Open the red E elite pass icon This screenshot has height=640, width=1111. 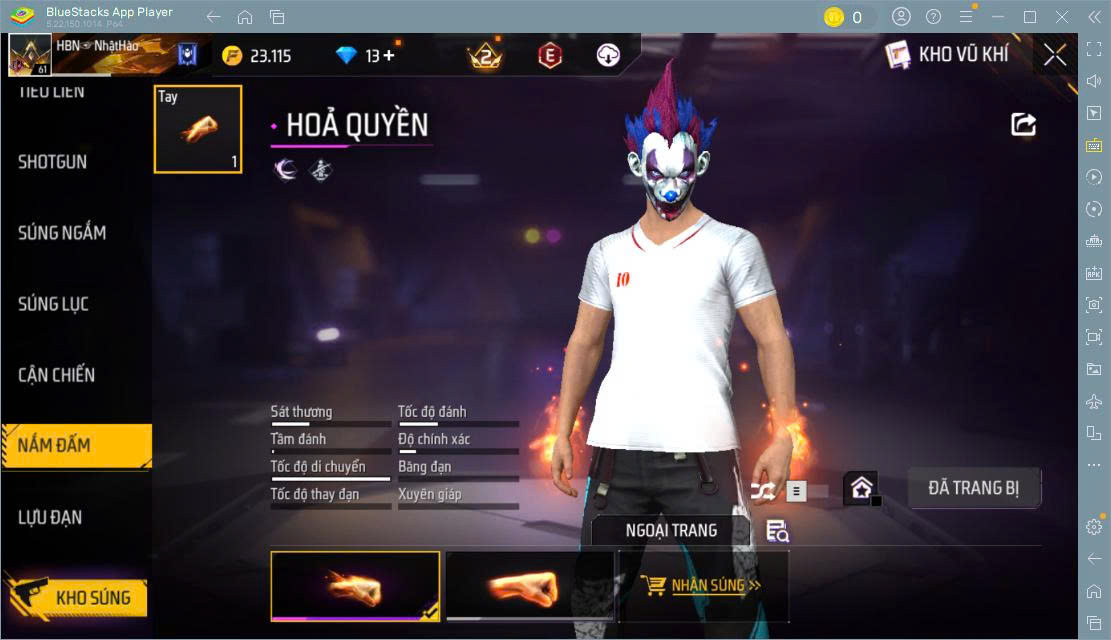click(549, 56)
